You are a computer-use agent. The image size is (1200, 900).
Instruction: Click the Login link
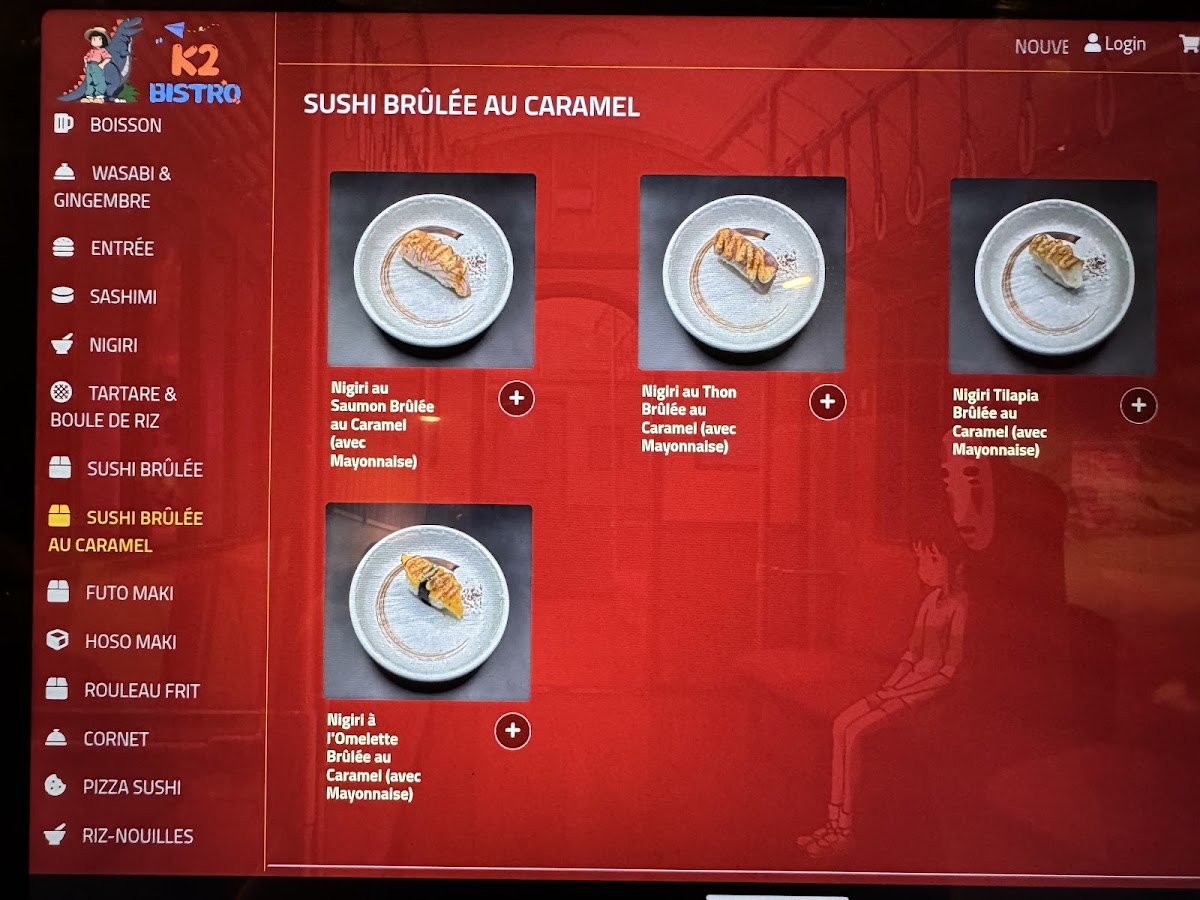(x=1116, y=44)
